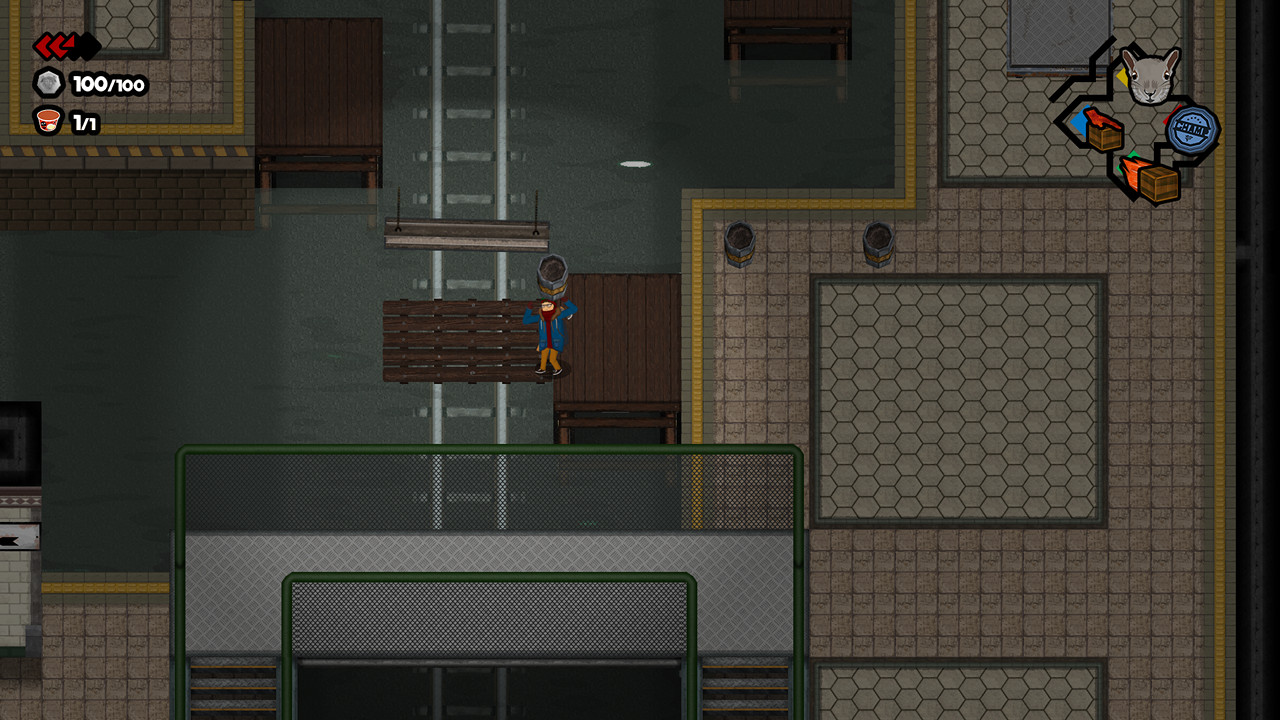Click the noodle cup inventory icon

(48, 120)
